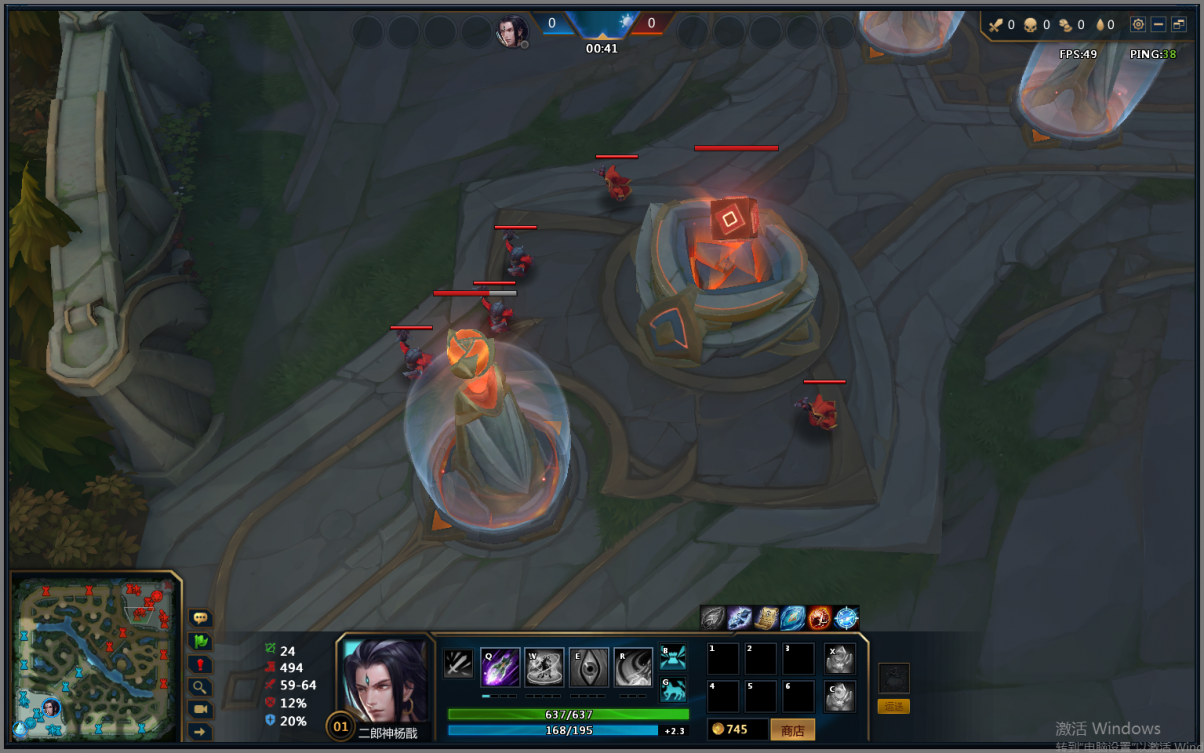The width and height of the screenshot is (1204, 753).
Task: Activate the Q skill with purple spear
Action: [500, 667]
